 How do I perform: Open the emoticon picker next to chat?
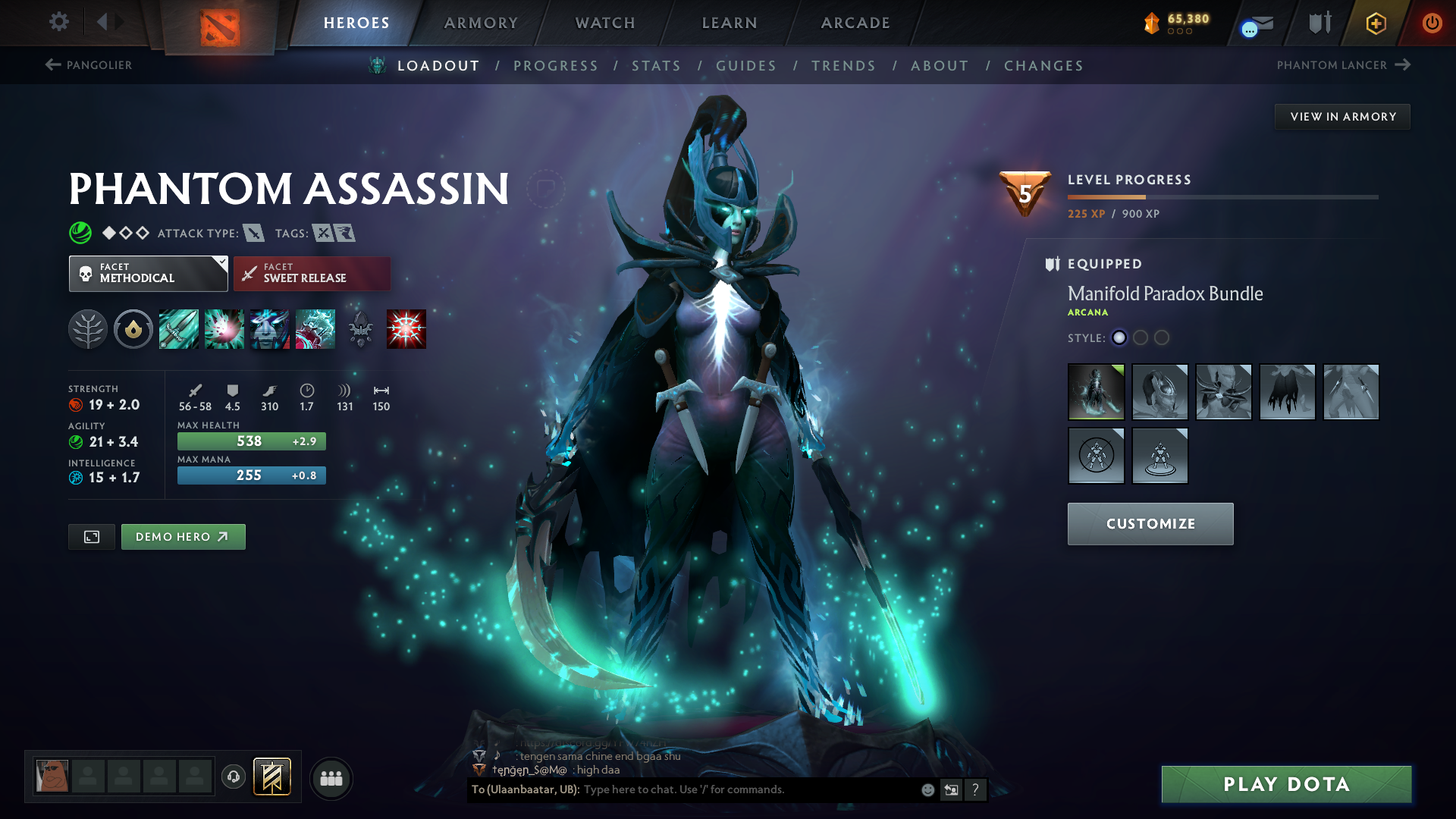(927, 789)
